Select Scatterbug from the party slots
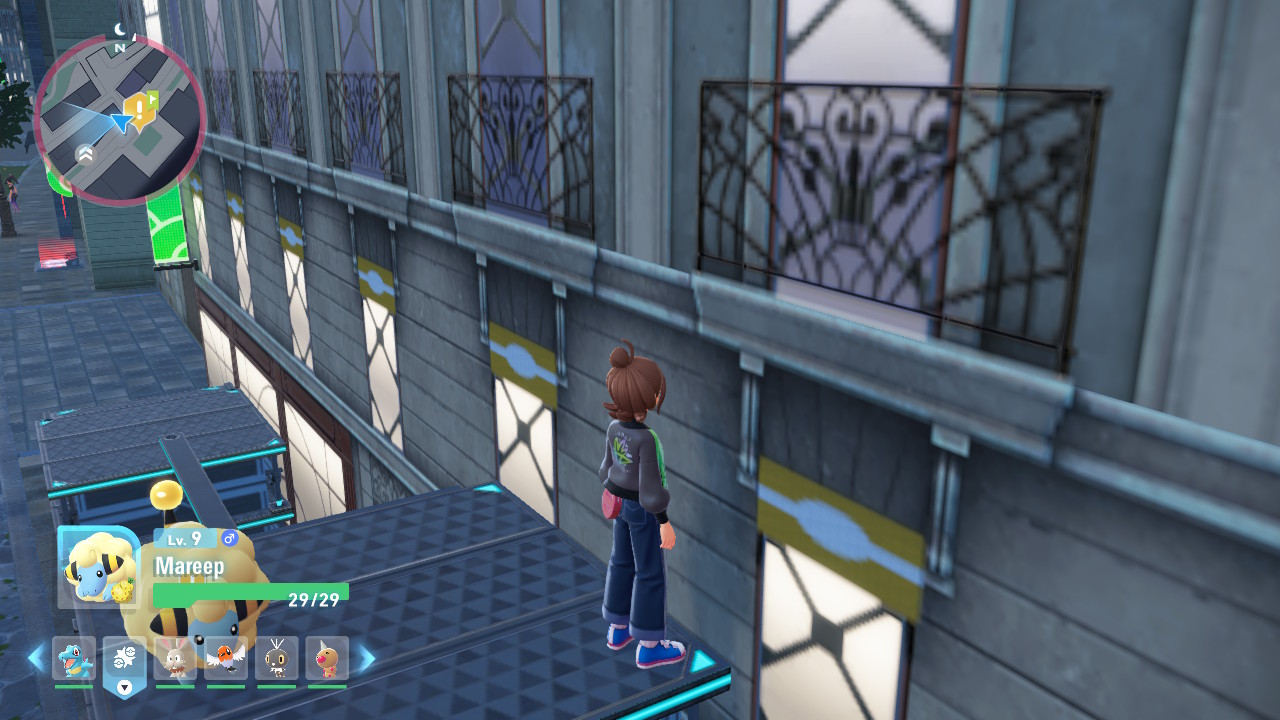 pyautogui.click(x=277, y=658)
